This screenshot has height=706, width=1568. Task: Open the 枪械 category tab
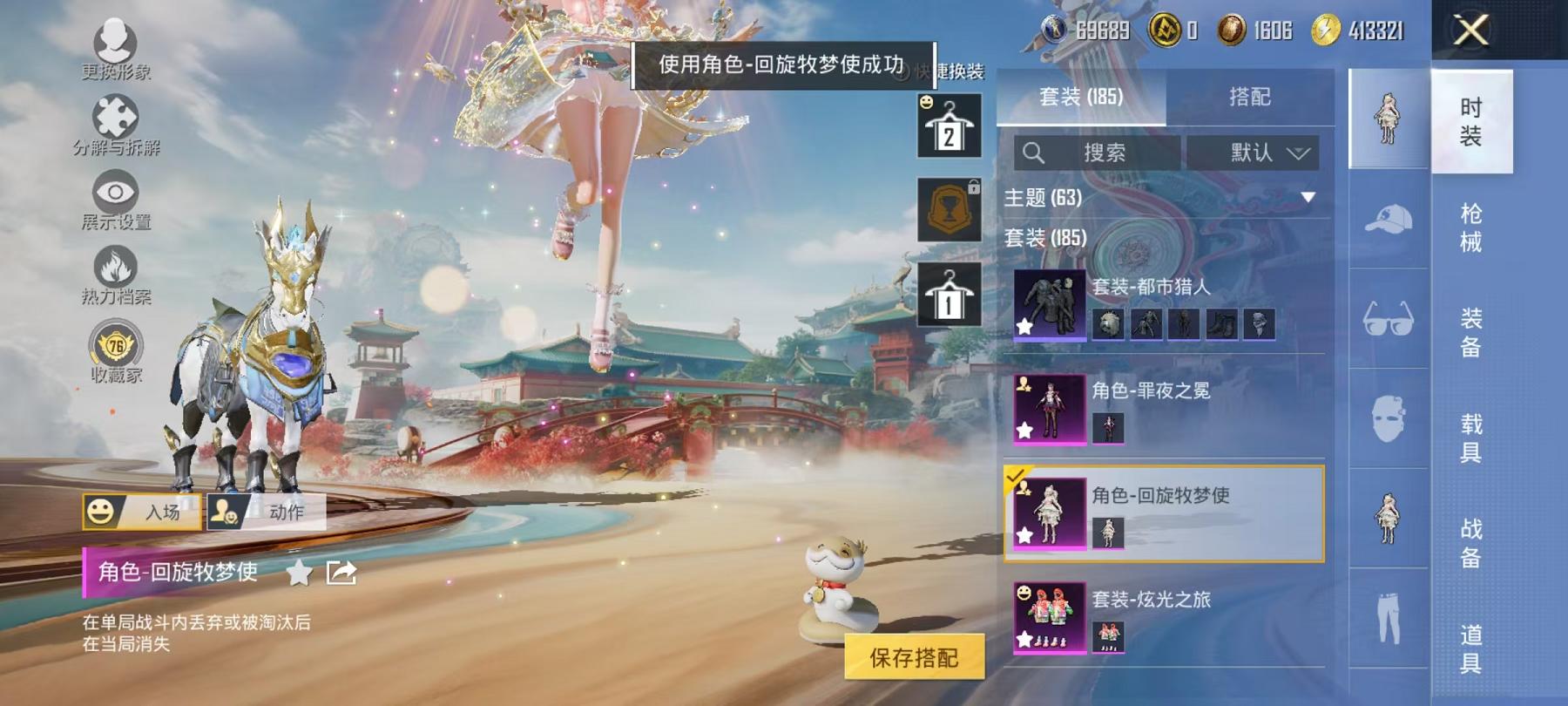[x=1470, y=227]
